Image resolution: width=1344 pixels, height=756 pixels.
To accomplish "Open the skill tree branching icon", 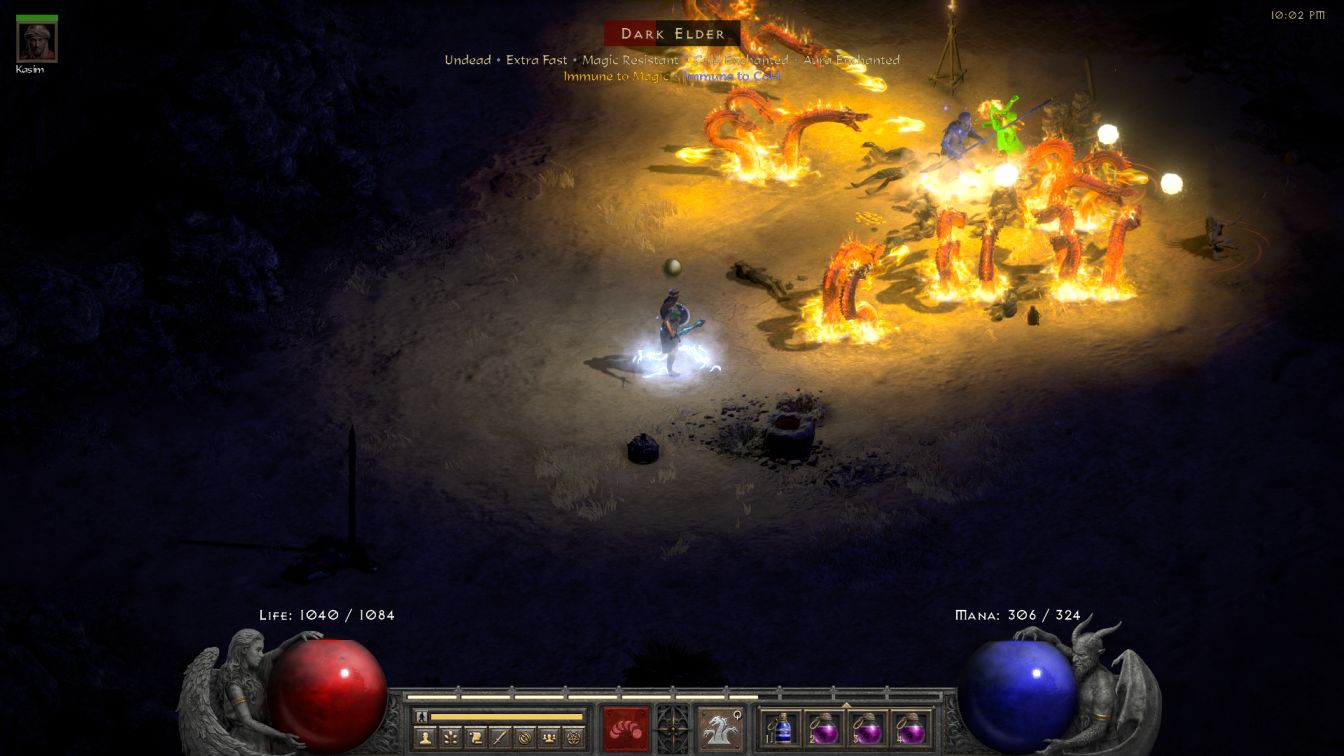I will pyautogui.click(x=450, y=738).
